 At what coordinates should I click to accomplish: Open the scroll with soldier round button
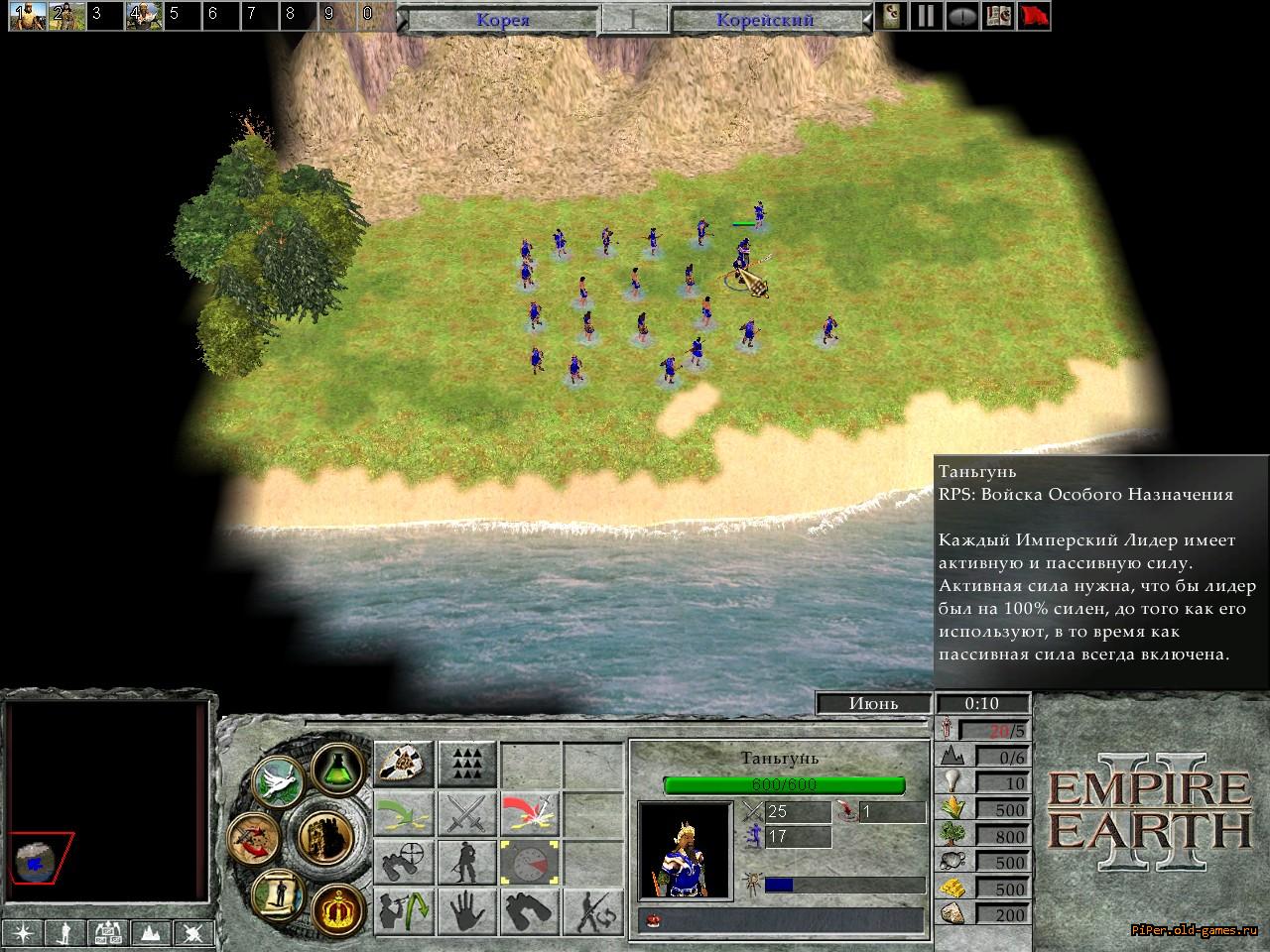pos(278,892)
